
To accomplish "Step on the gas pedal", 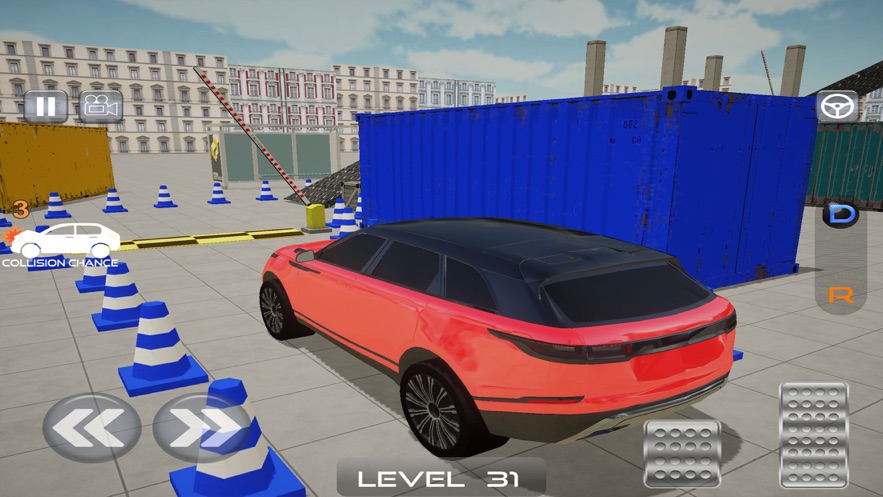I will [814, 434].
